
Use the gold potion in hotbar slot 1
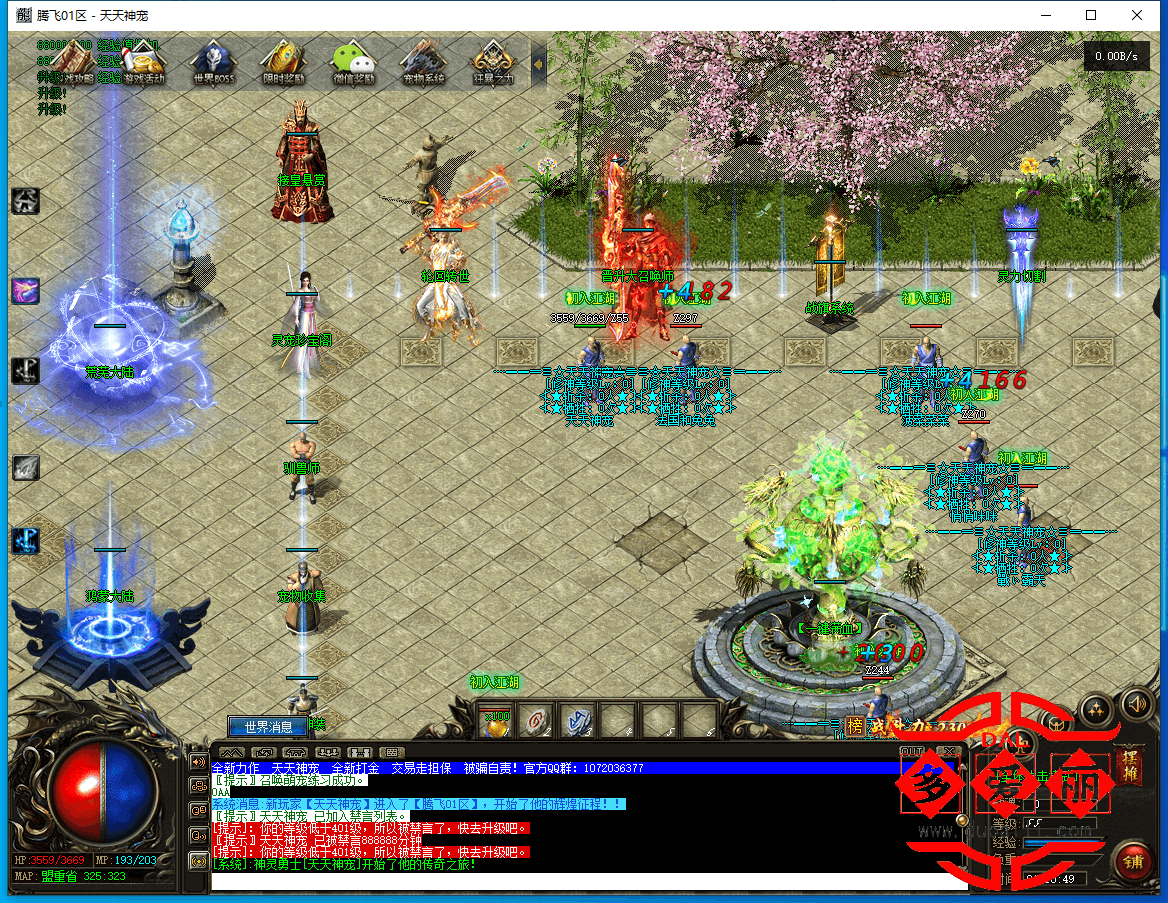(496, 720)
